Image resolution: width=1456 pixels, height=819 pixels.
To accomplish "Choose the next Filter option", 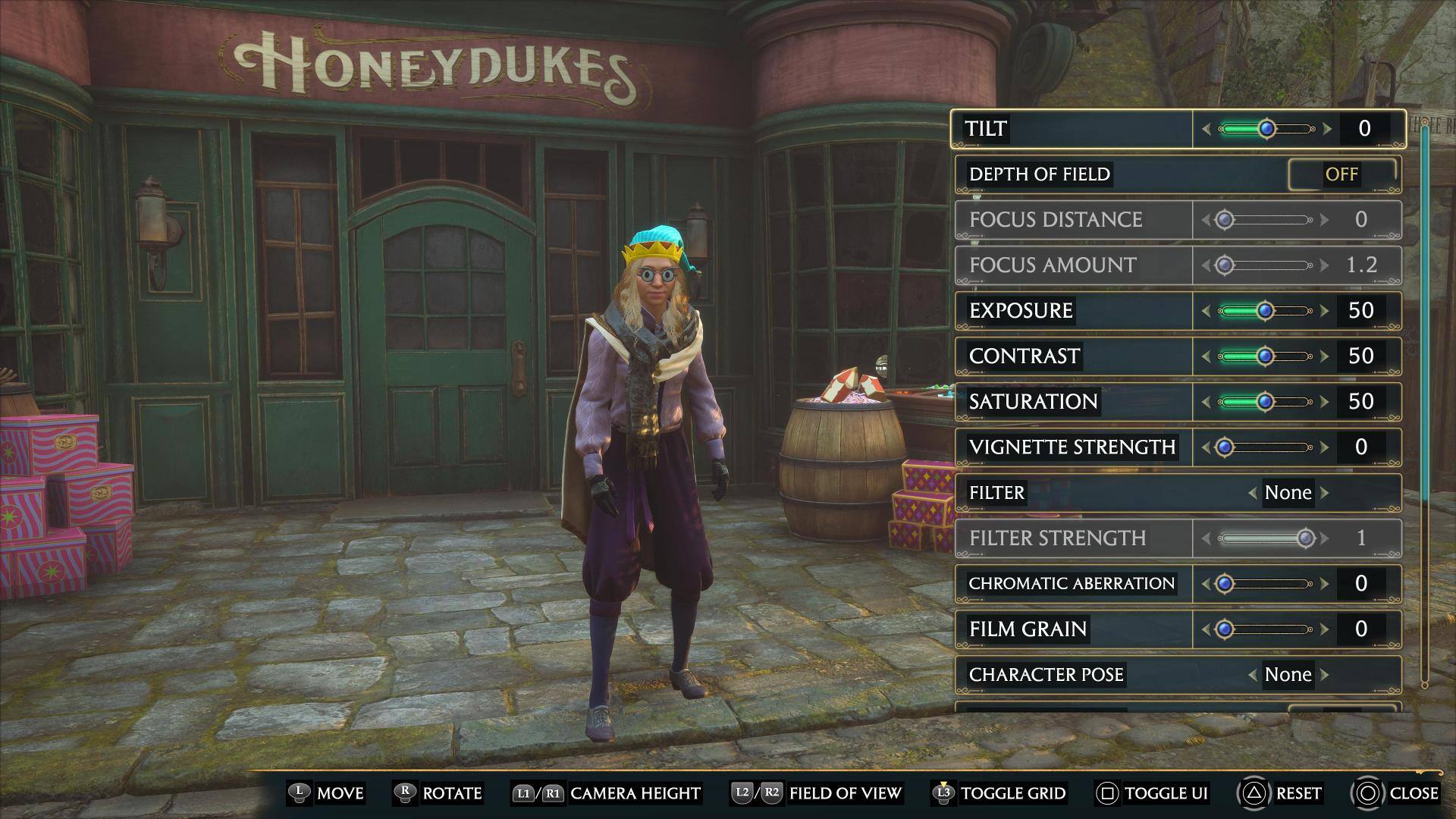I will 1325,493.
